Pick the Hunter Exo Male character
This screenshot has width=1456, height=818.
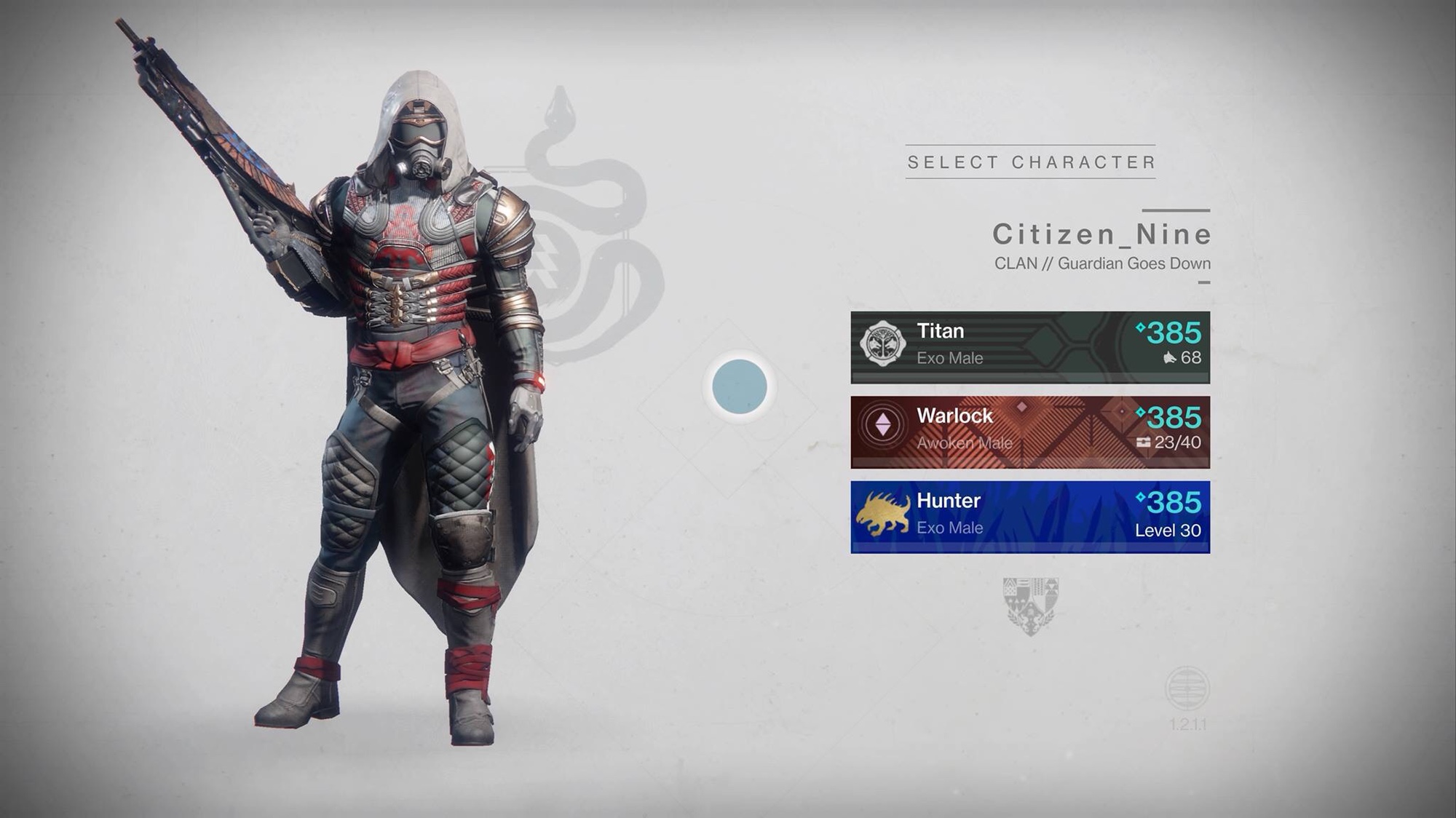click(1029, 517)
